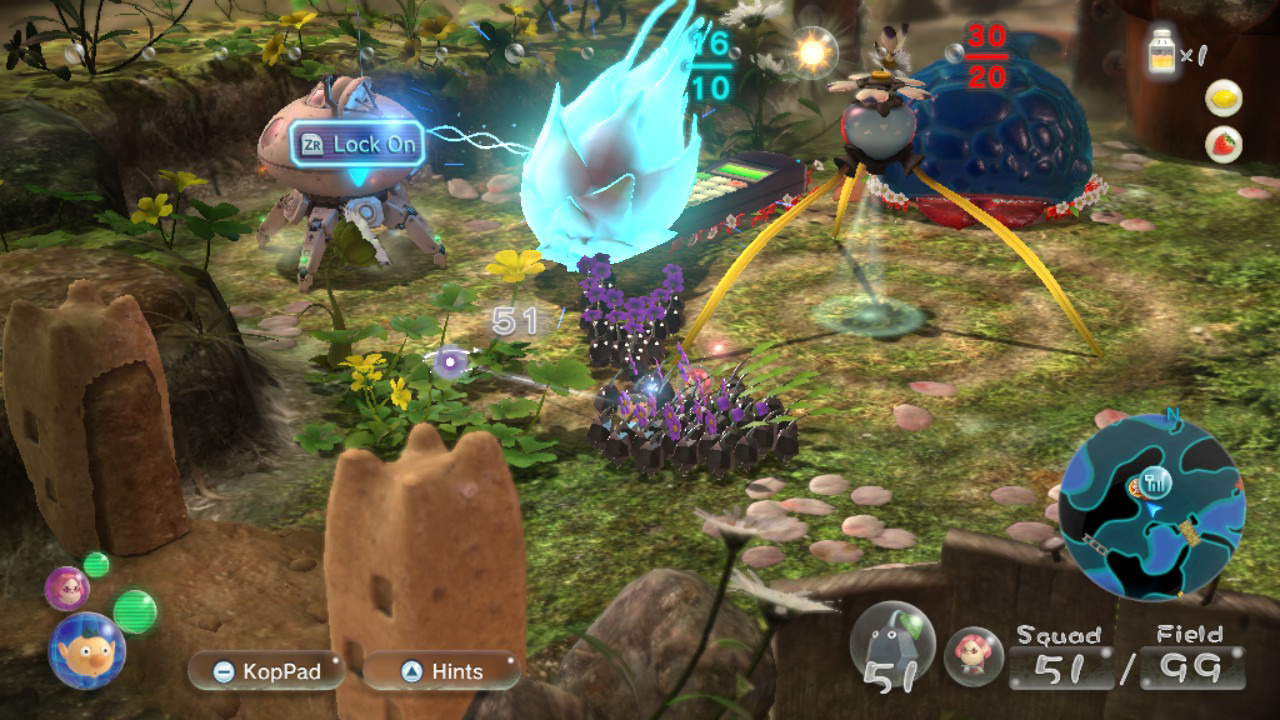The width and height of the screenshot is (1280, 720).
Task: Show the Hints panel
Action: tap(441, 671)
